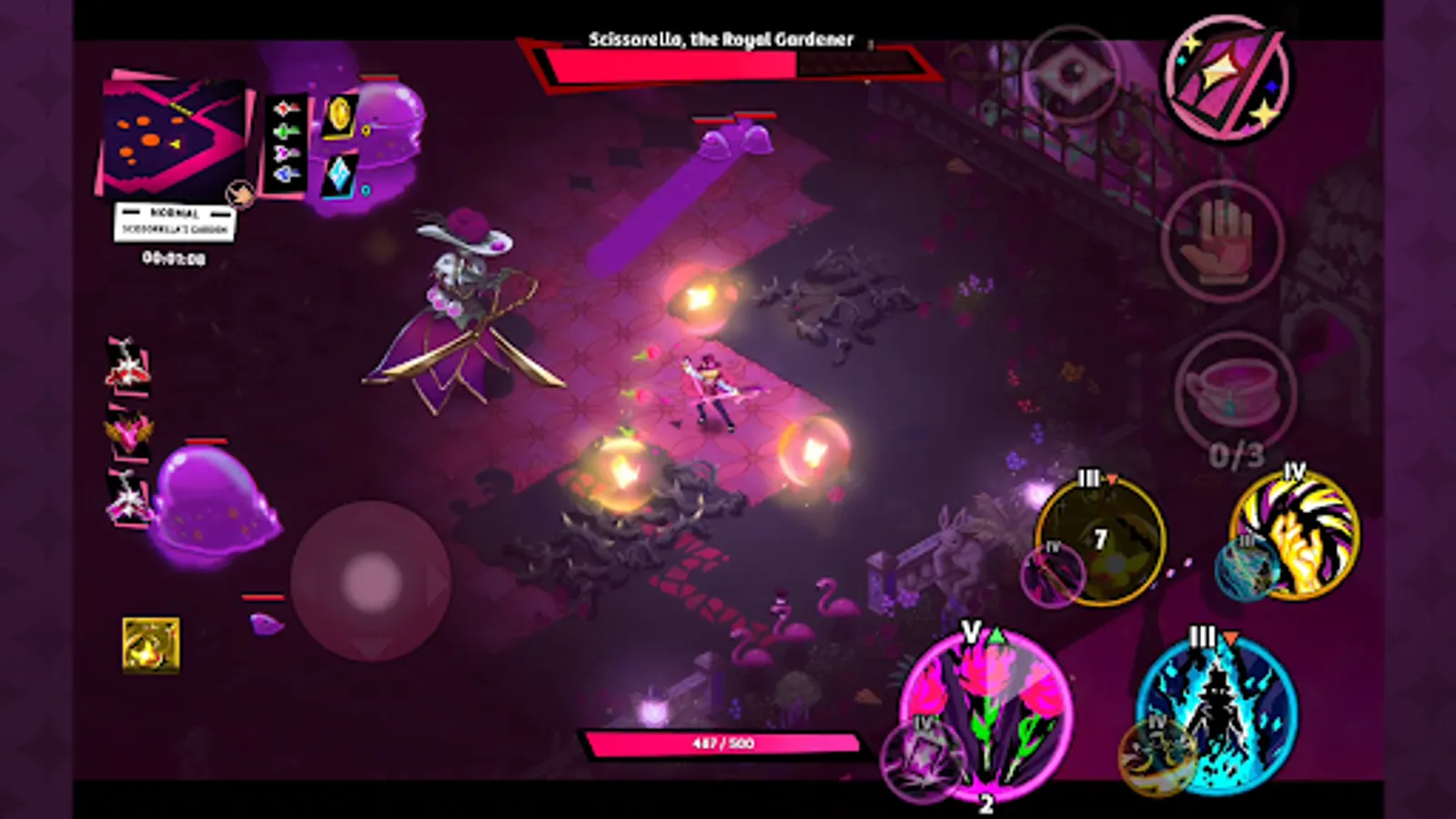Tap Scissorella, the Royal Gardener boss title
This screenshot has width=1456, height=819.
(x=722, y=38)
